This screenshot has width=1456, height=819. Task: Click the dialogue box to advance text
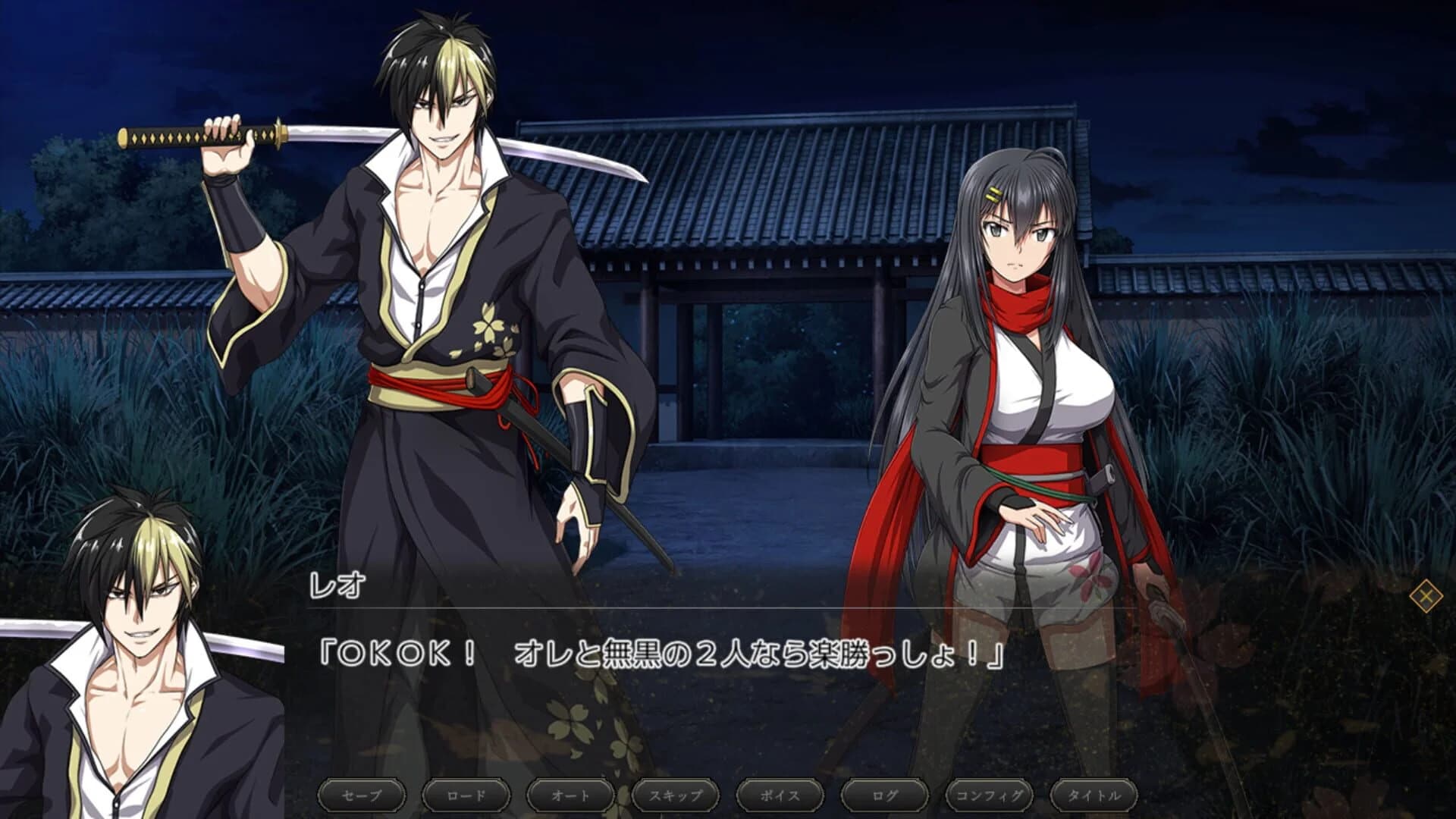coord(728,682)
